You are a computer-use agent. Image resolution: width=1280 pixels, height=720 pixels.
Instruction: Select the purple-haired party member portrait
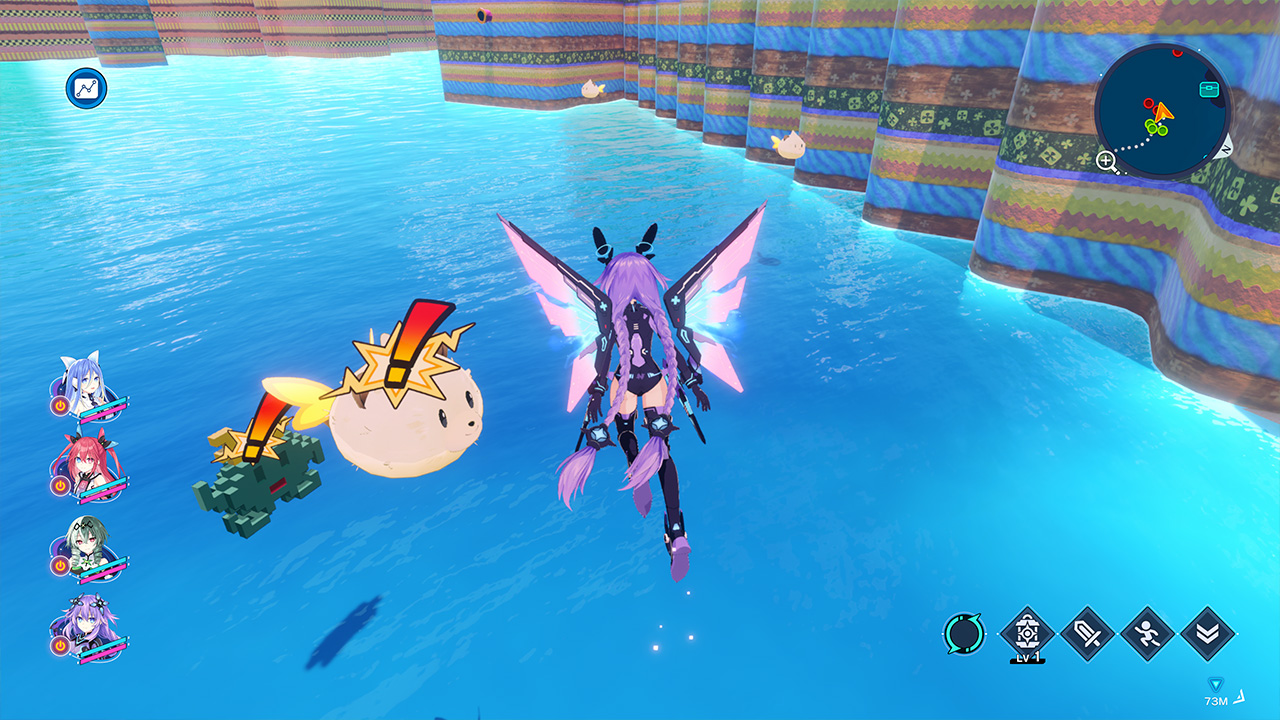pos(82,625)
